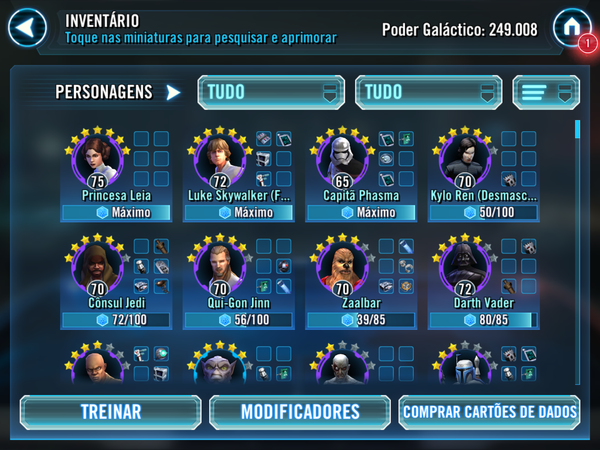
Task: Return to the home screen
Action: [572, 27]
